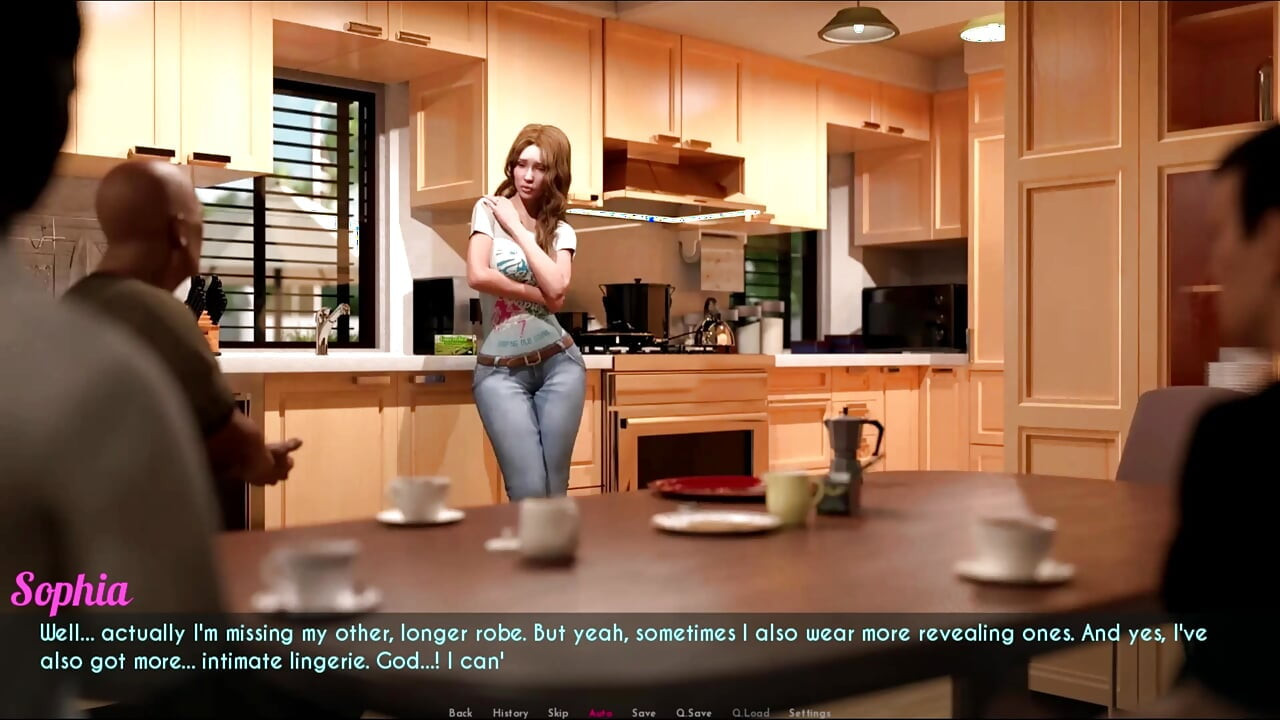Open the quick load screen via Q.Load
The image size is (1280, 720).
[x=751, y=713]
